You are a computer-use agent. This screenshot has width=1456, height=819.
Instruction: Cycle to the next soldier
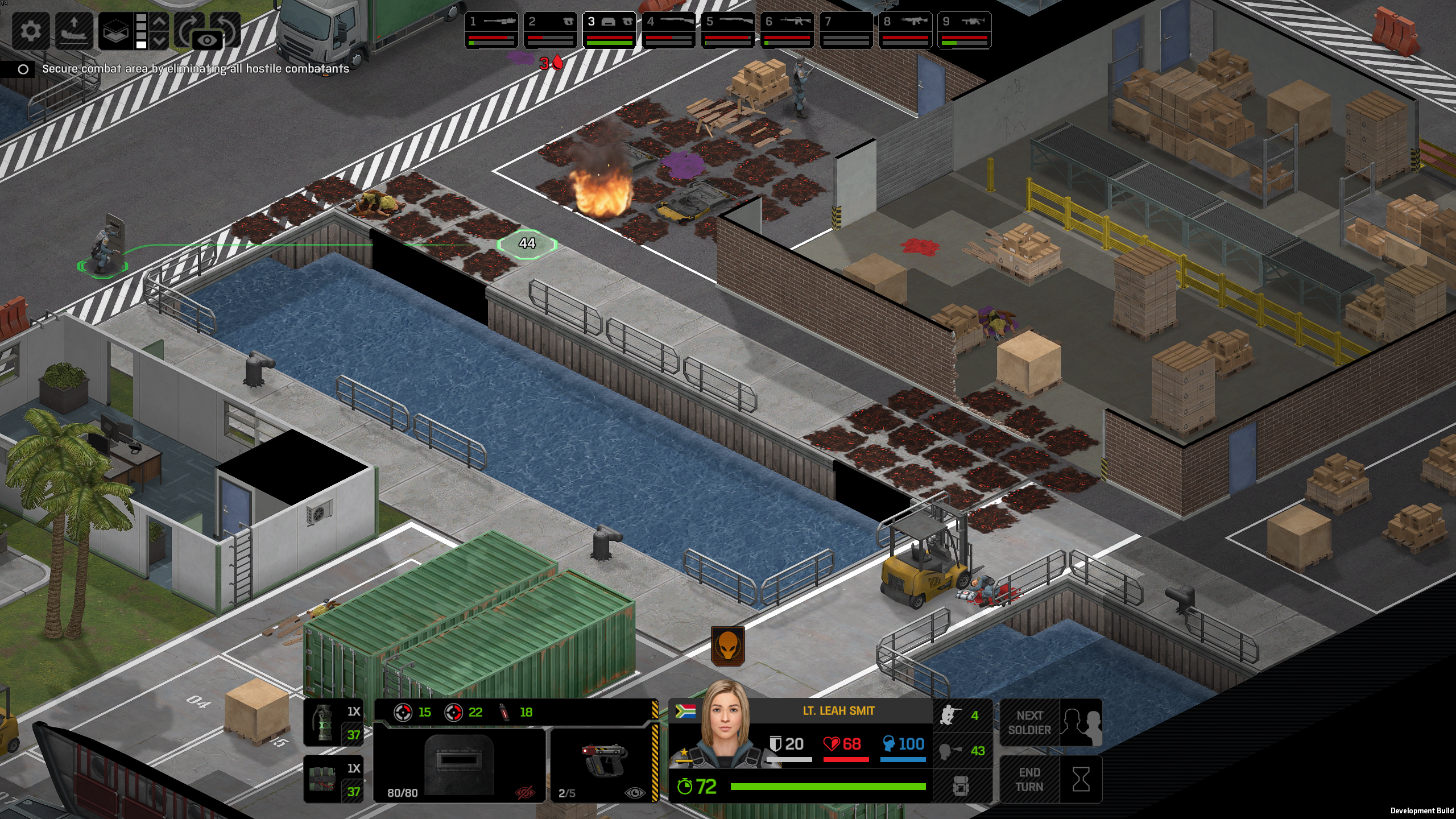coord(1051,722)
